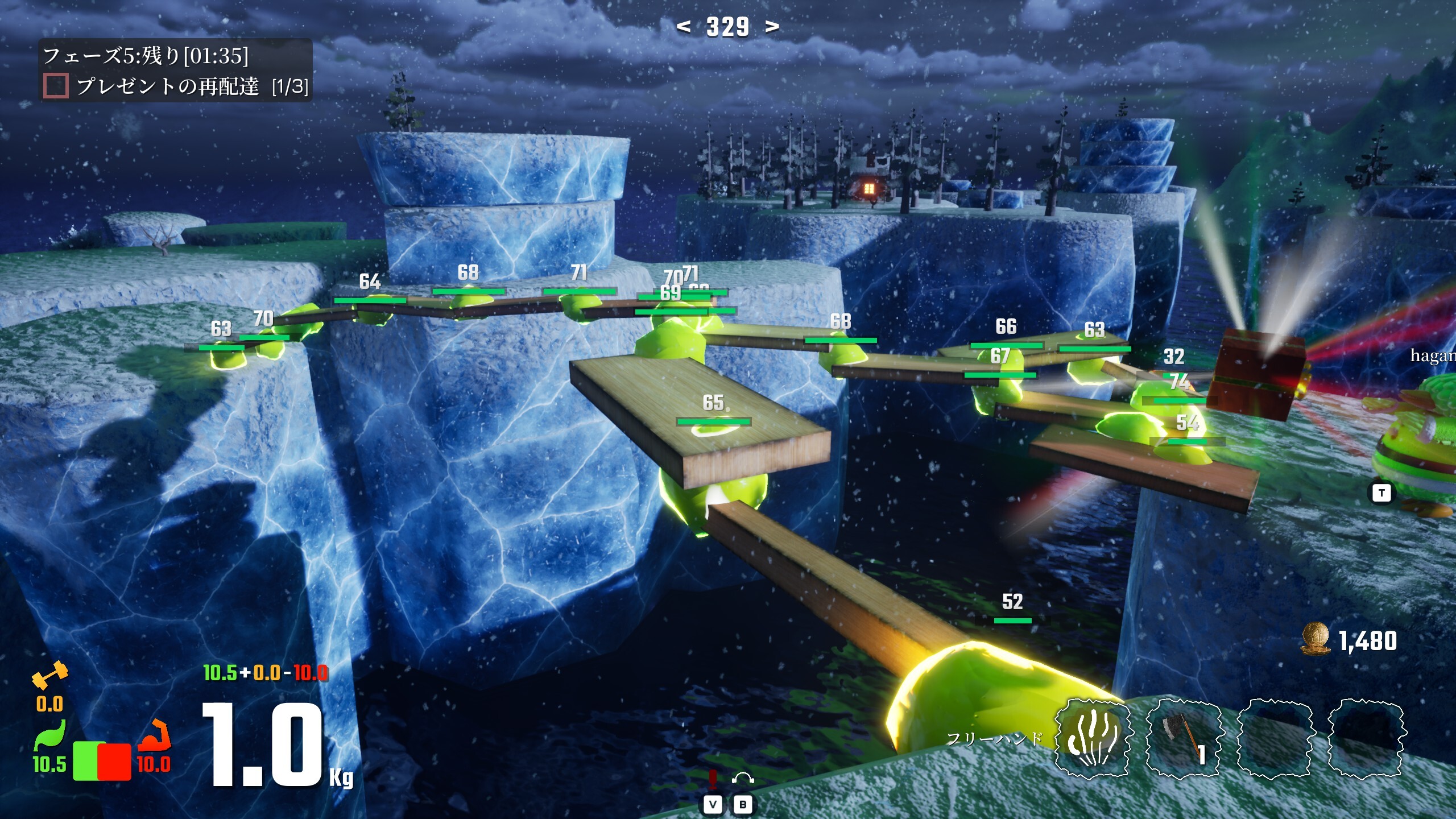Click the right arrow beside 329
This screenshot has width=1456, height=819.
pyautogui.click(x=772, y=26)
